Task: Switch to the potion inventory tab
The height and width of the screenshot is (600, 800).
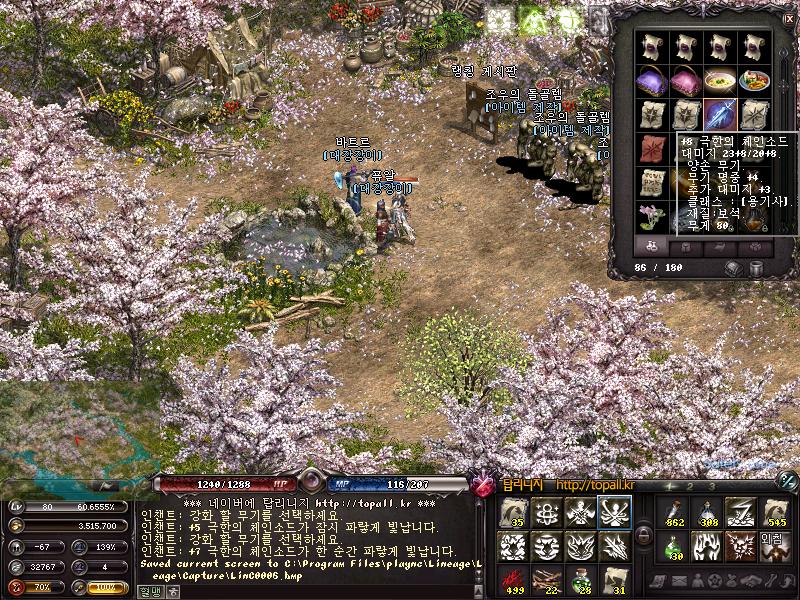Action: [653, 246]
